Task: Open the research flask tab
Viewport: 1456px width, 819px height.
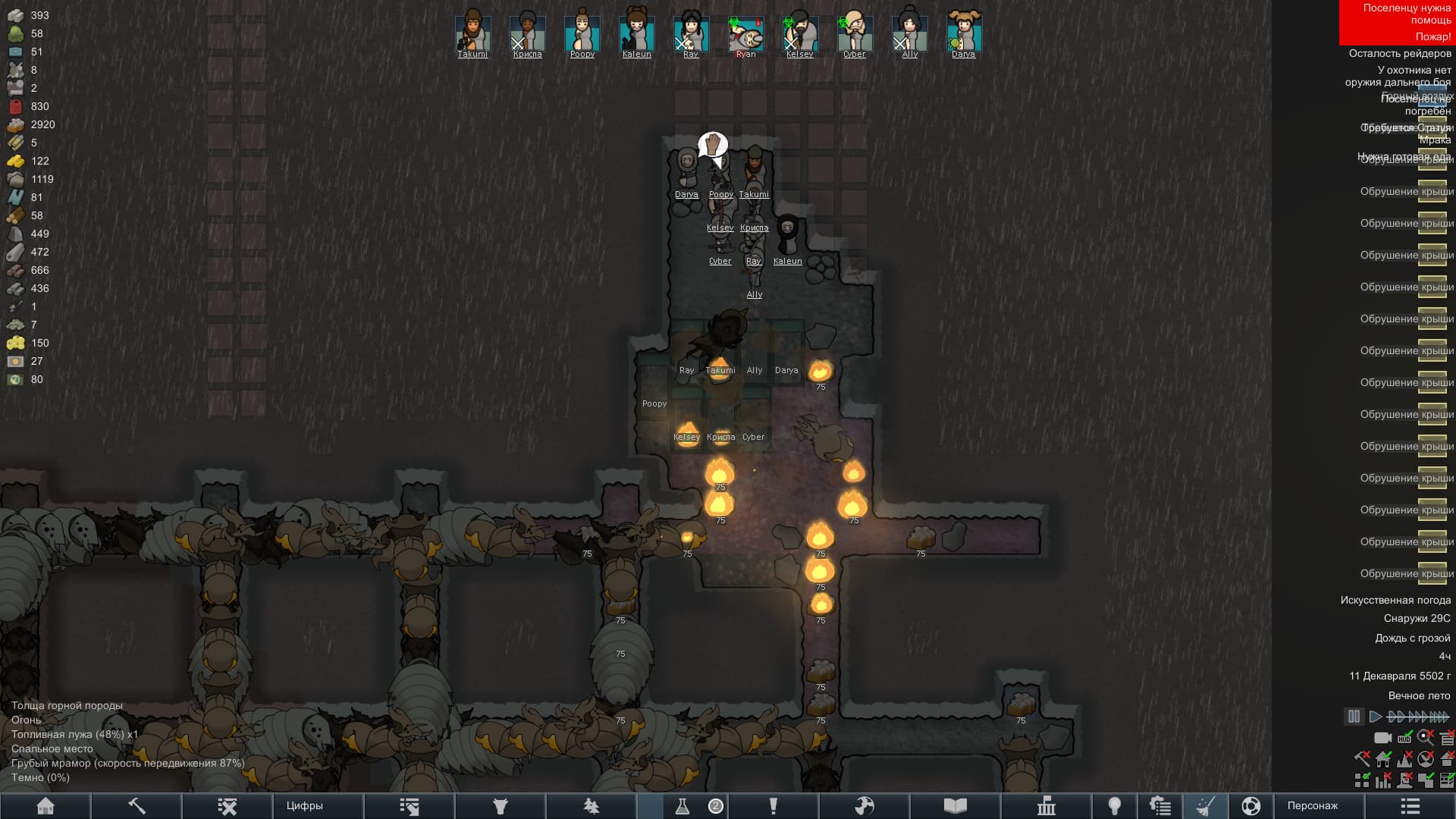Action: point(682,805)
